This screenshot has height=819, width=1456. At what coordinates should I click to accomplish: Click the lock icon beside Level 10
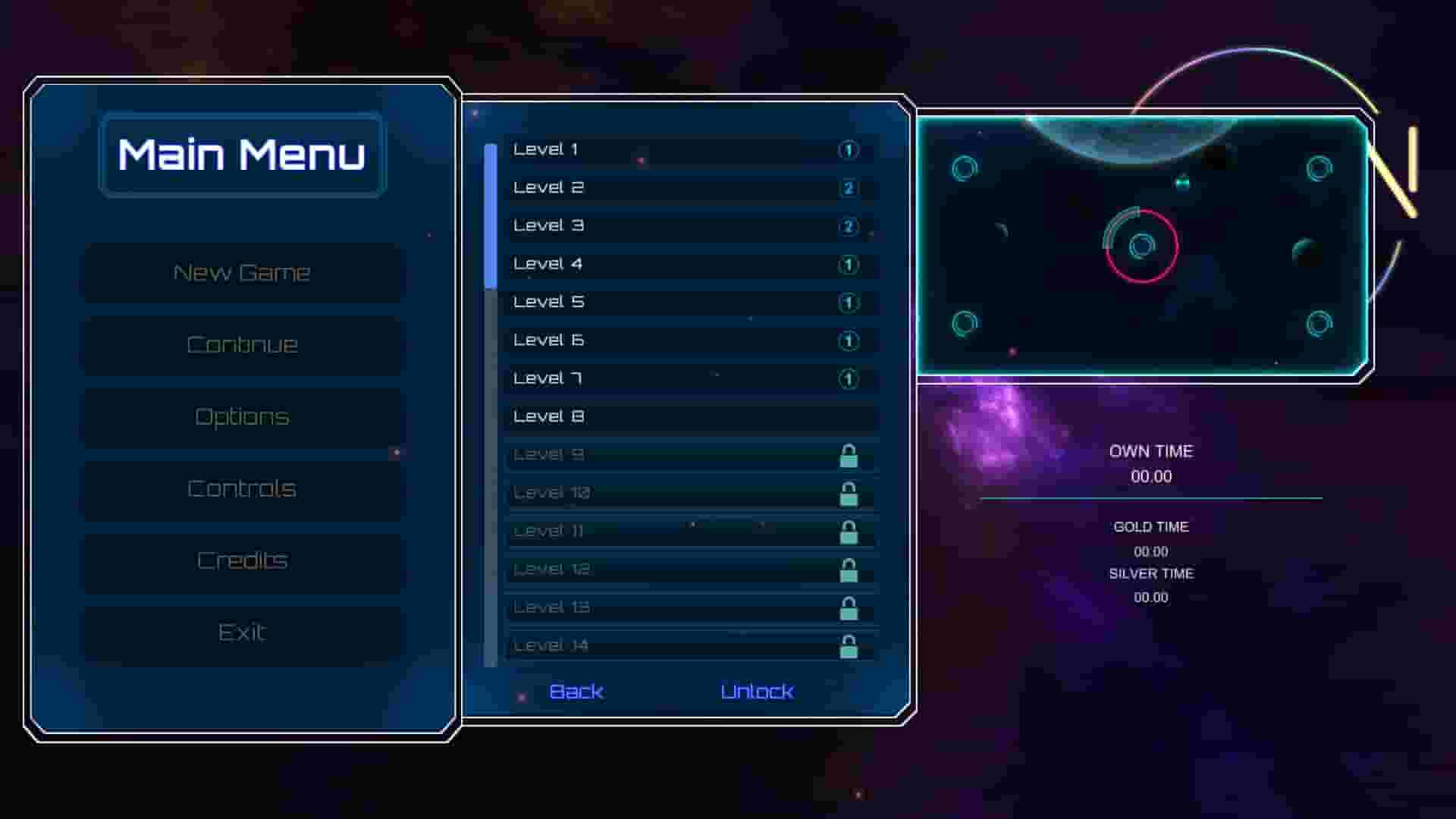point(849,493)
